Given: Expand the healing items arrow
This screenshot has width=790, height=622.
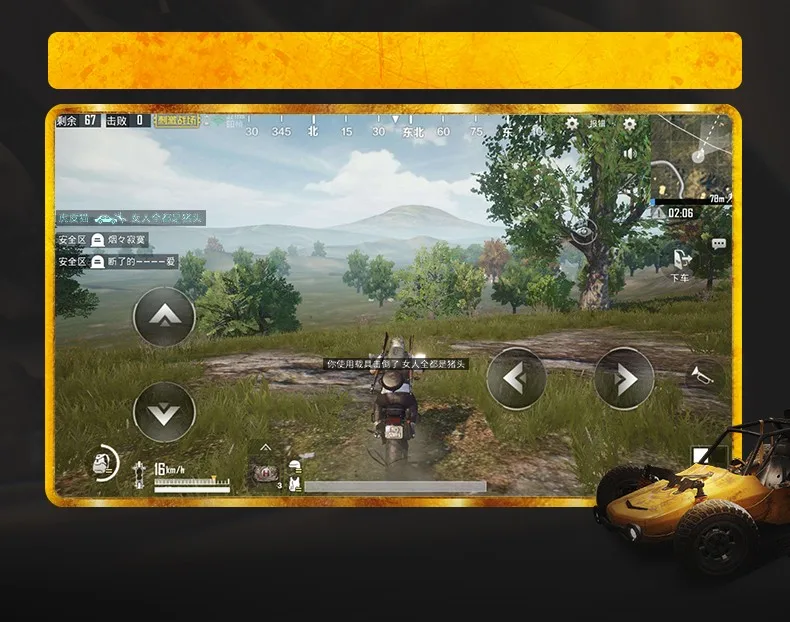Looking at the screenshot, I should pyautogui.click(x=266, y=447).
